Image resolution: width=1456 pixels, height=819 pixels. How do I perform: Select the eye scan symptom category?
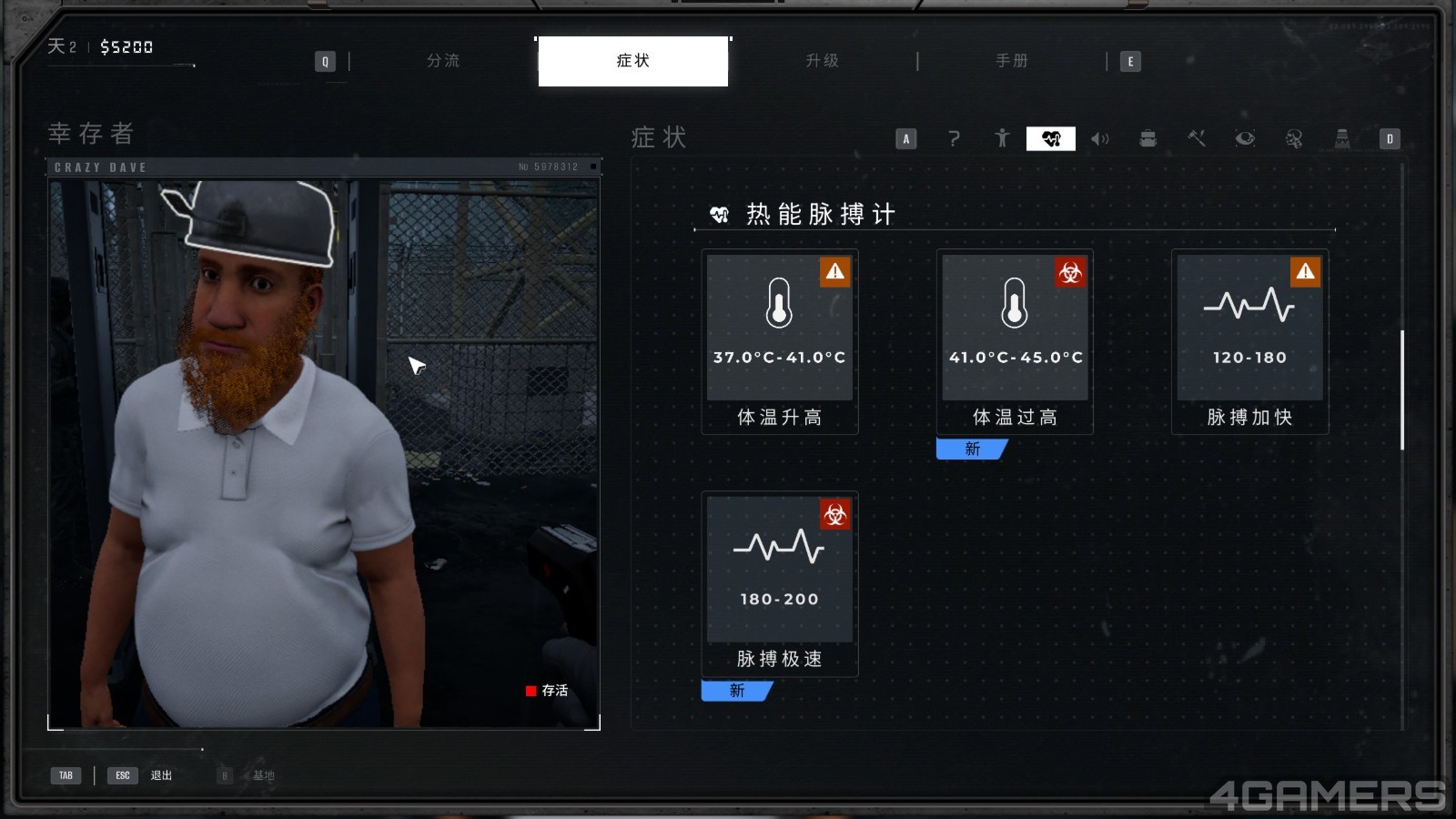[x=1245, y=138]
